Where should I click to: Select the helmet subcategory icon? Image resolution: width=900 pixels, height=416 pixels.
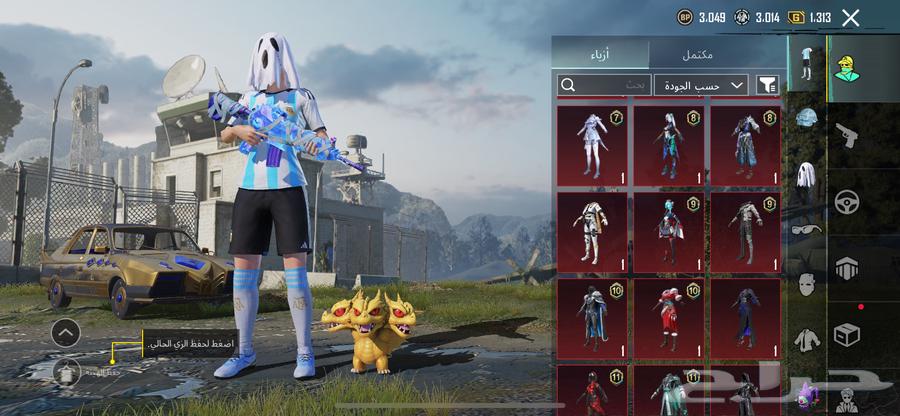tap(806, 119)
